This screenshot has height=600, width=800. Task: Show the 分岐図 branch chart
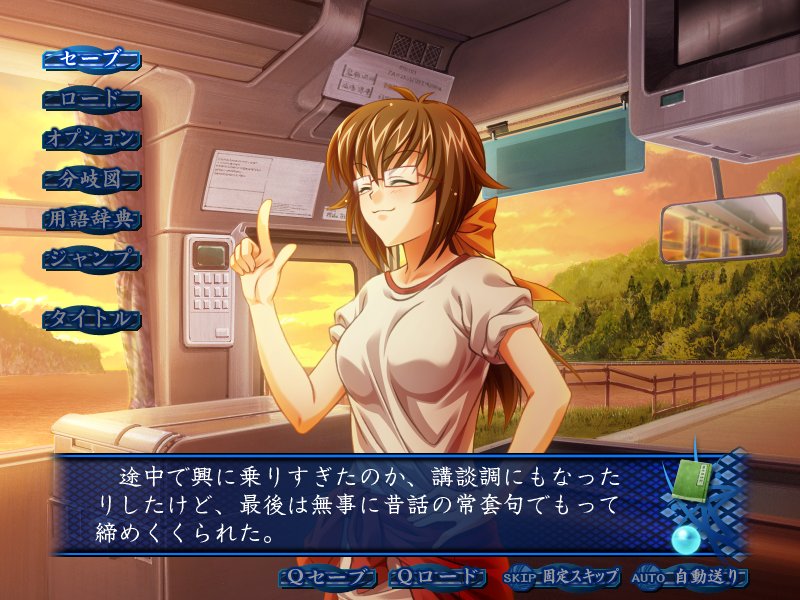pos(92,179)
